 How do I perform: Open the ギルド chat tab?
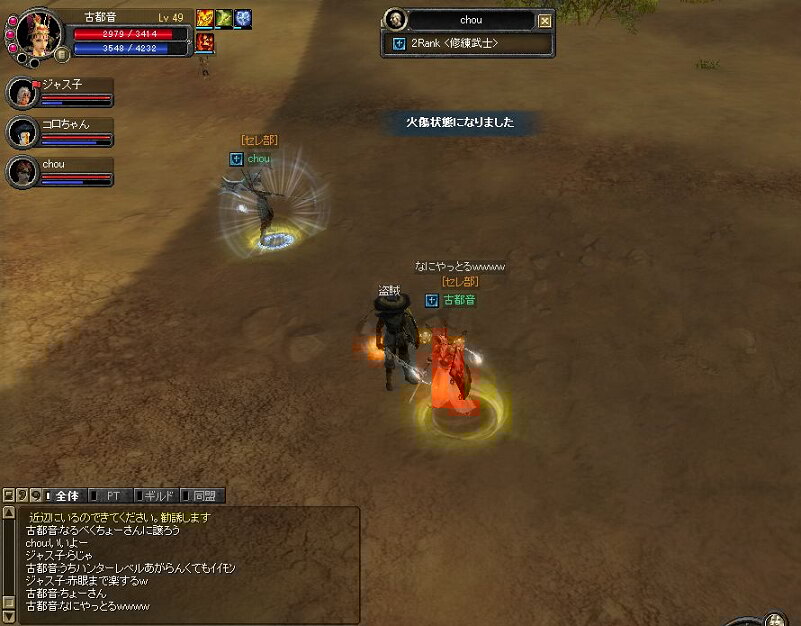click(155, 495)
